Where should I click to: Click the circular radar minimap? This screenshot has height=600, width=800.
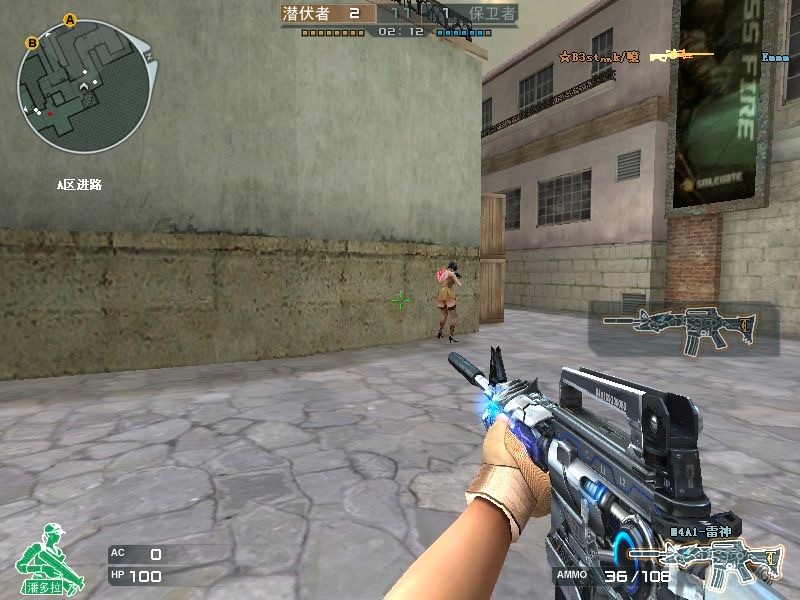coord(84,86)
